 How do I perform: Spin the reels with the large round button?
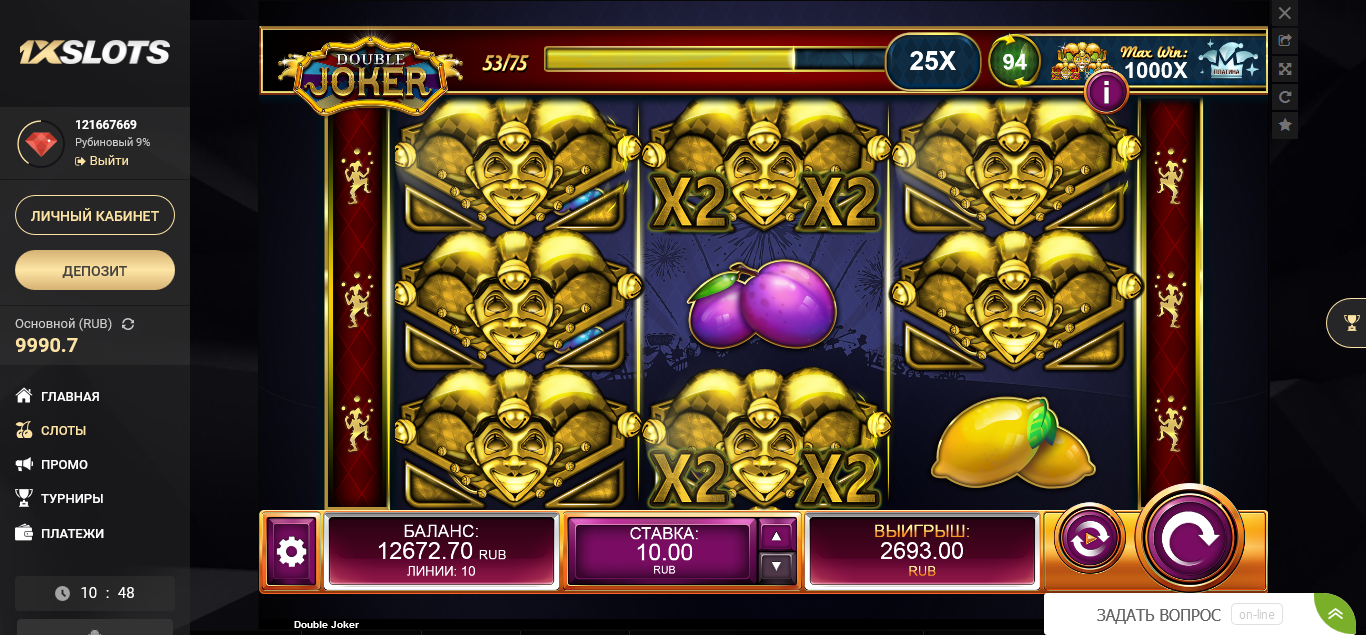click(1189, 538)
